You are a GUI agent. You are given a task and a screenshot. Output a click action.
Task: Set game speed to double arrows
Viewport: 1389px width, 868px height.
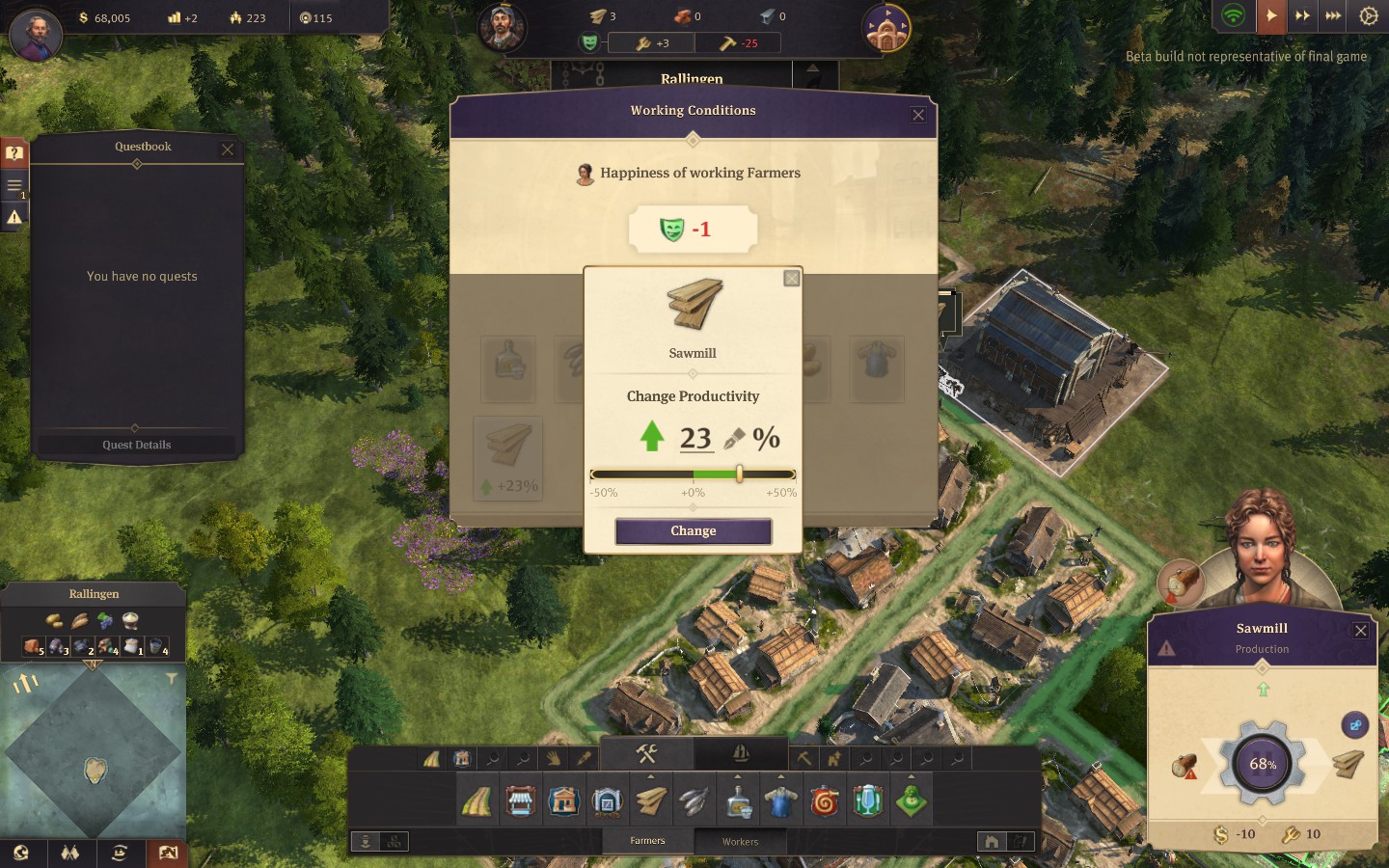(x=1302, y=16)
